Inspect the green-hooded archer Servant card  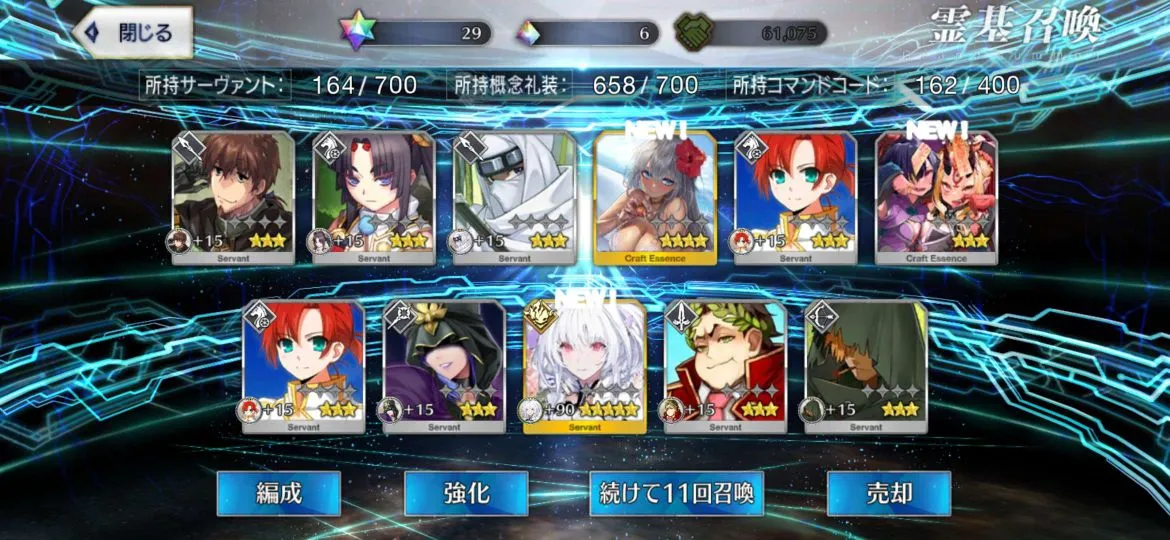866,366
